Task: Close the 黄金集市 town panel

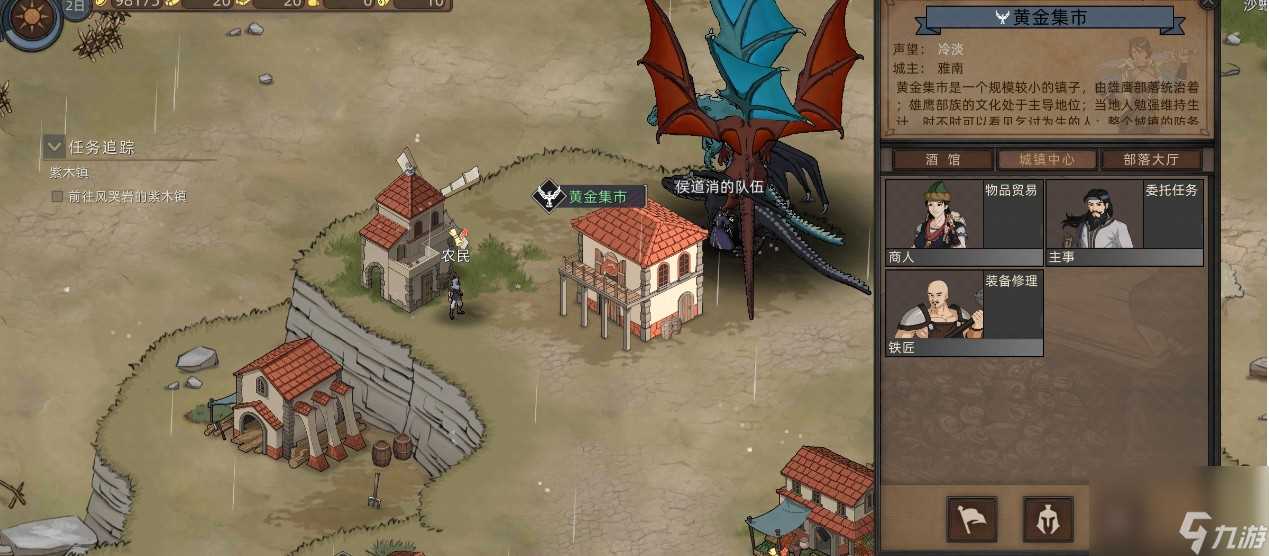Action: click(1208, 4)
